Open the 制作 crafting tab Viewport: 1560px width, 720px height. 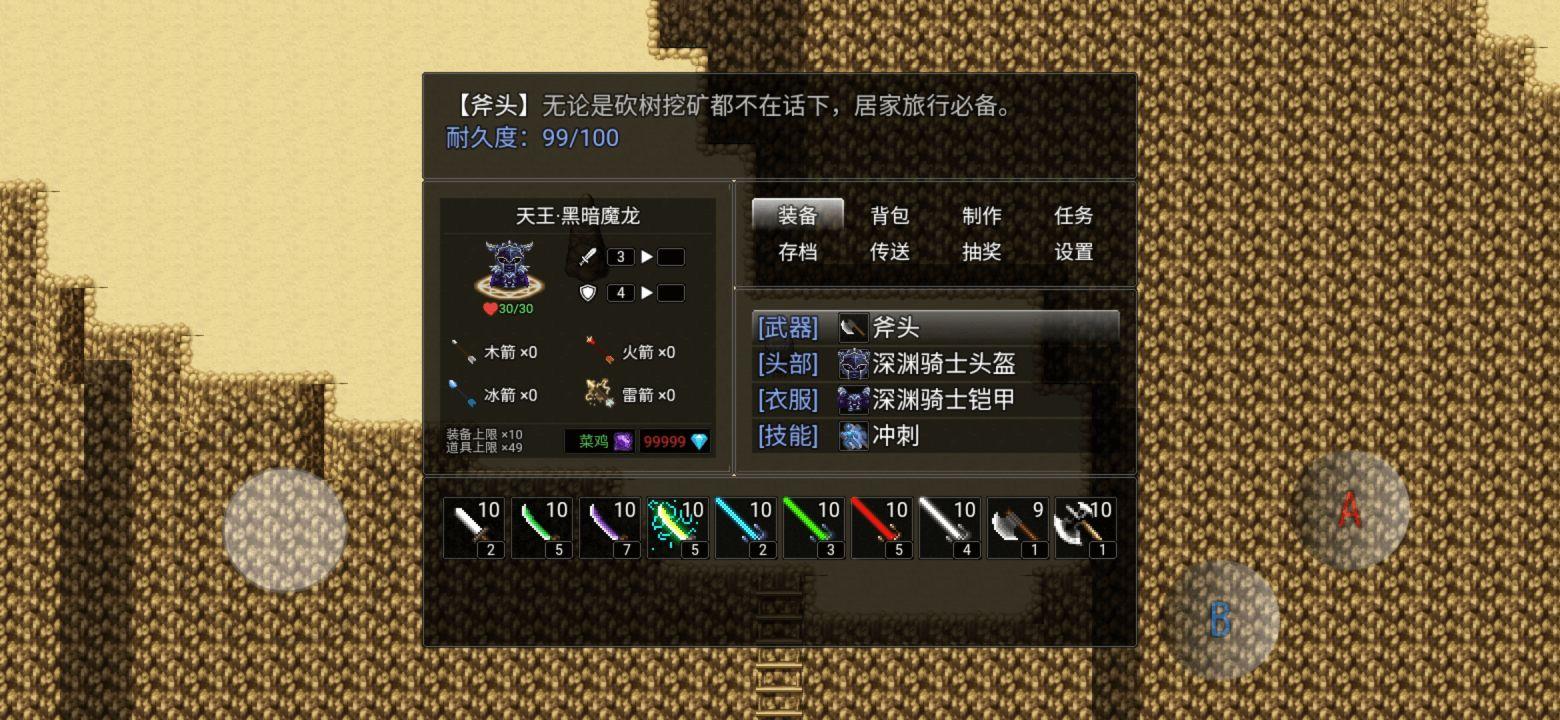tap(981, 215)
